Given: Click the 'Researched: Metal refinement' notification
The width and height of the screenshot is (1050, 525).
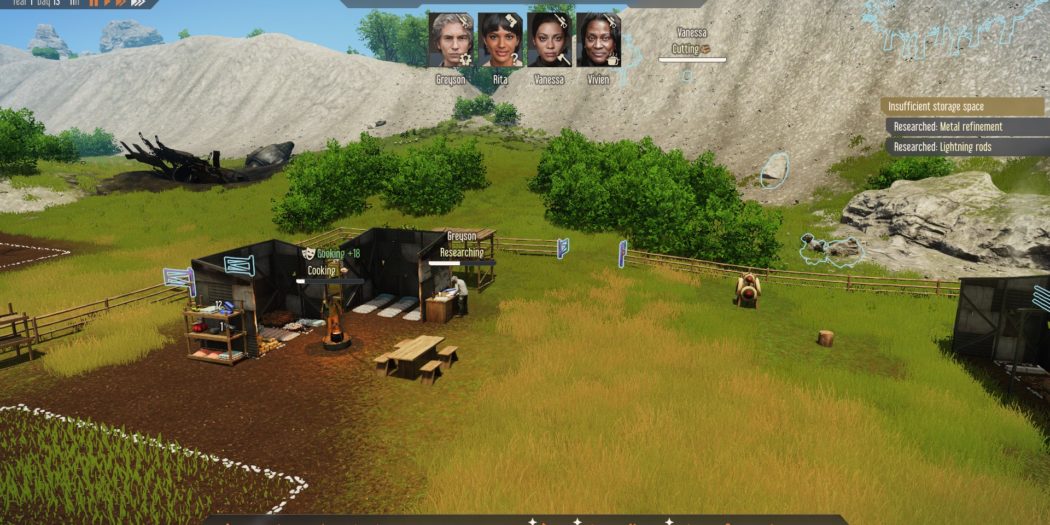Looking at the screenshot, I should coord(966,127).
